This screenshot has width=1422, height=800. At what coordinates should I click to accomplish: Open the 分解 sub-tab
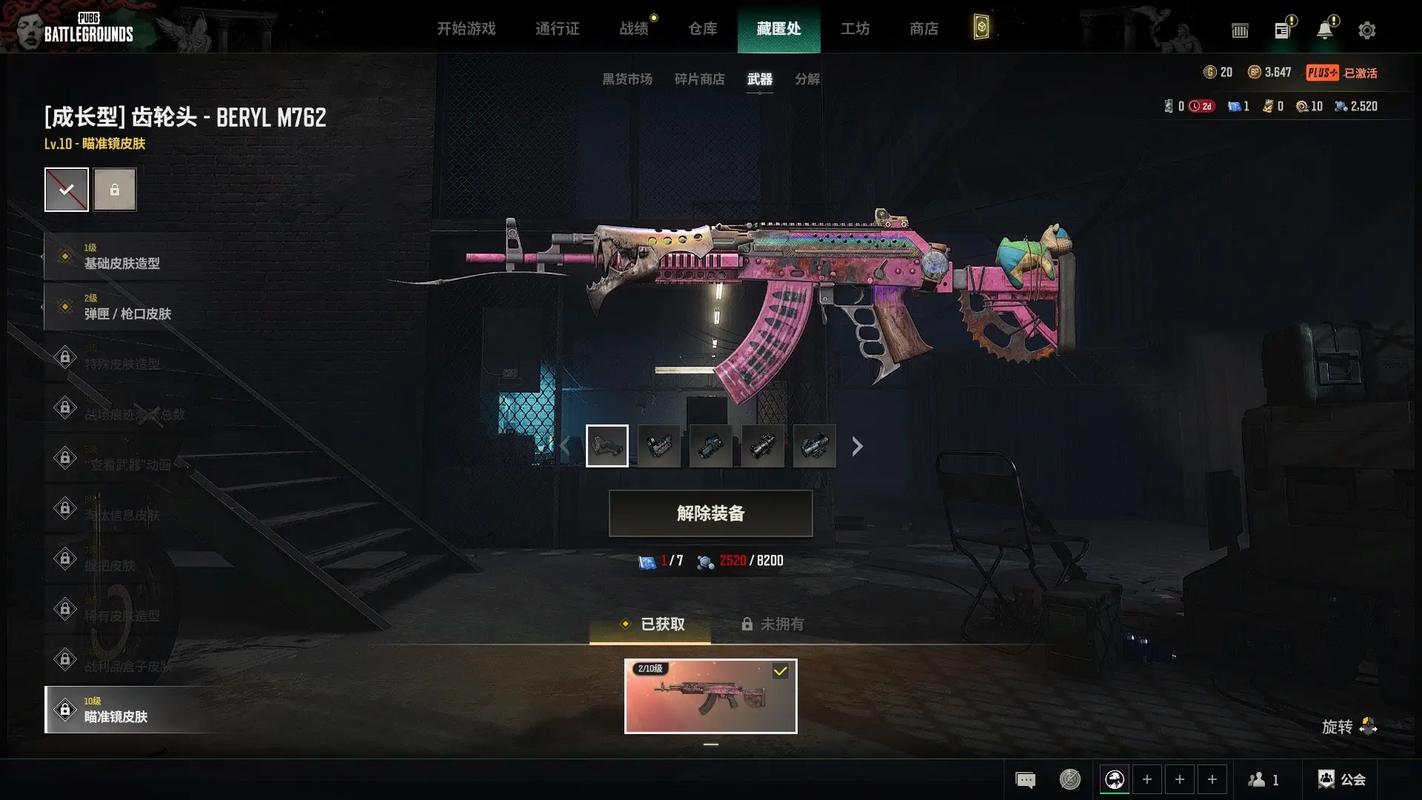pyautogui.click(x=807, y=79)
